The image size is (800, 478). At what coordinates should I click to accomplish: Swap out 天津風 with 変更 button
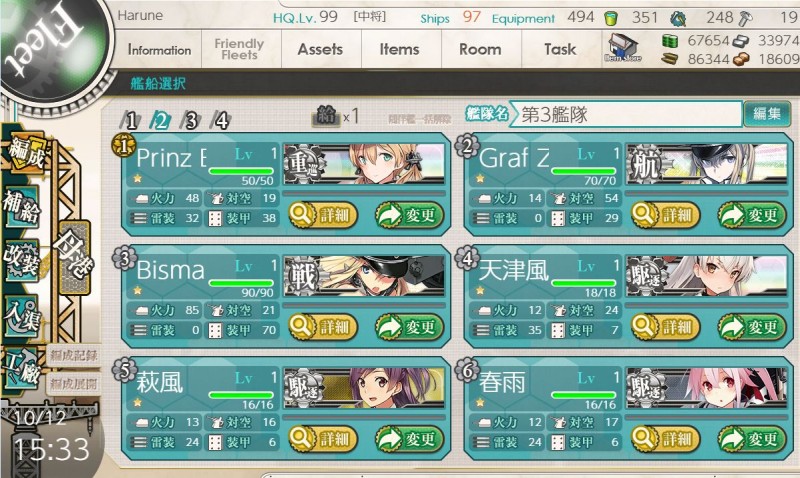750,326
